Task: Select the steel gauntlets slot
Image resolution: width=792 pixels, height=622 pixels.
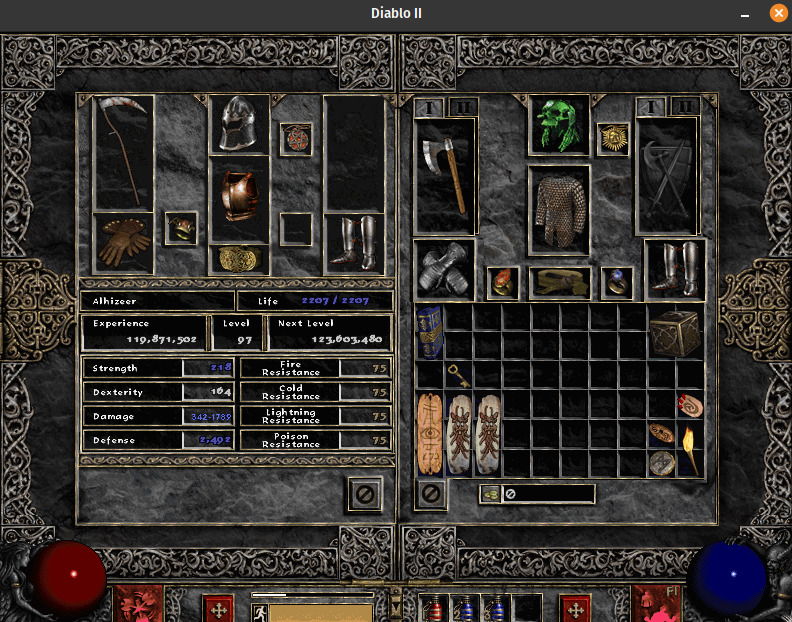Action: (445, 268)
